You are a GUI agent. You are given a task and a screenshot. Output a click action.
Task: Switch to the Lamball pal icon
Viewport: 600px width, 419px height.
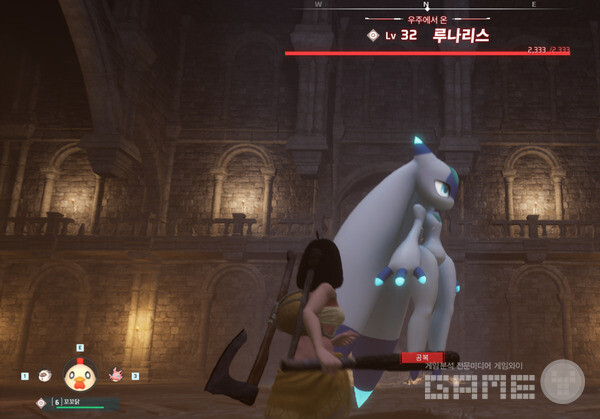pos(43,376)
